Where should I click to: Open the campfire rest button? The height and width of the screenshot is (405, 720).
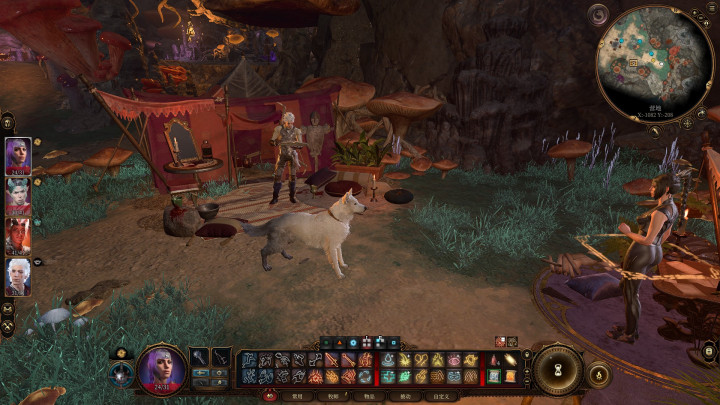pyautogui.click(x=598, y=374)
